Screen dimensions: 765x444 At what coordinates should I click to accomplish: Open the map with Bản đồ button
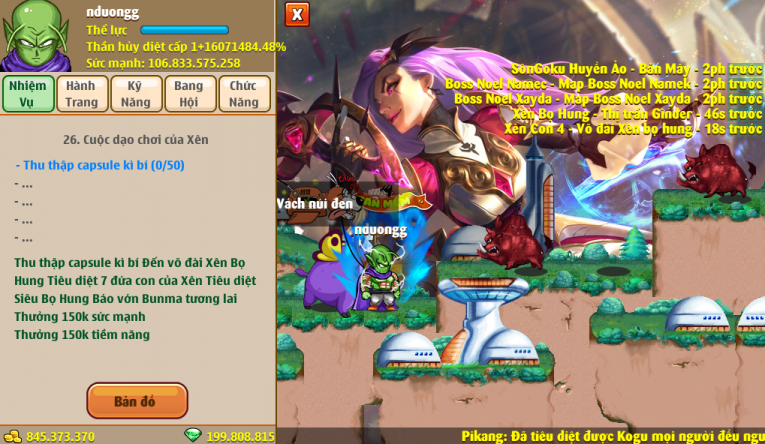click(137, 401)
